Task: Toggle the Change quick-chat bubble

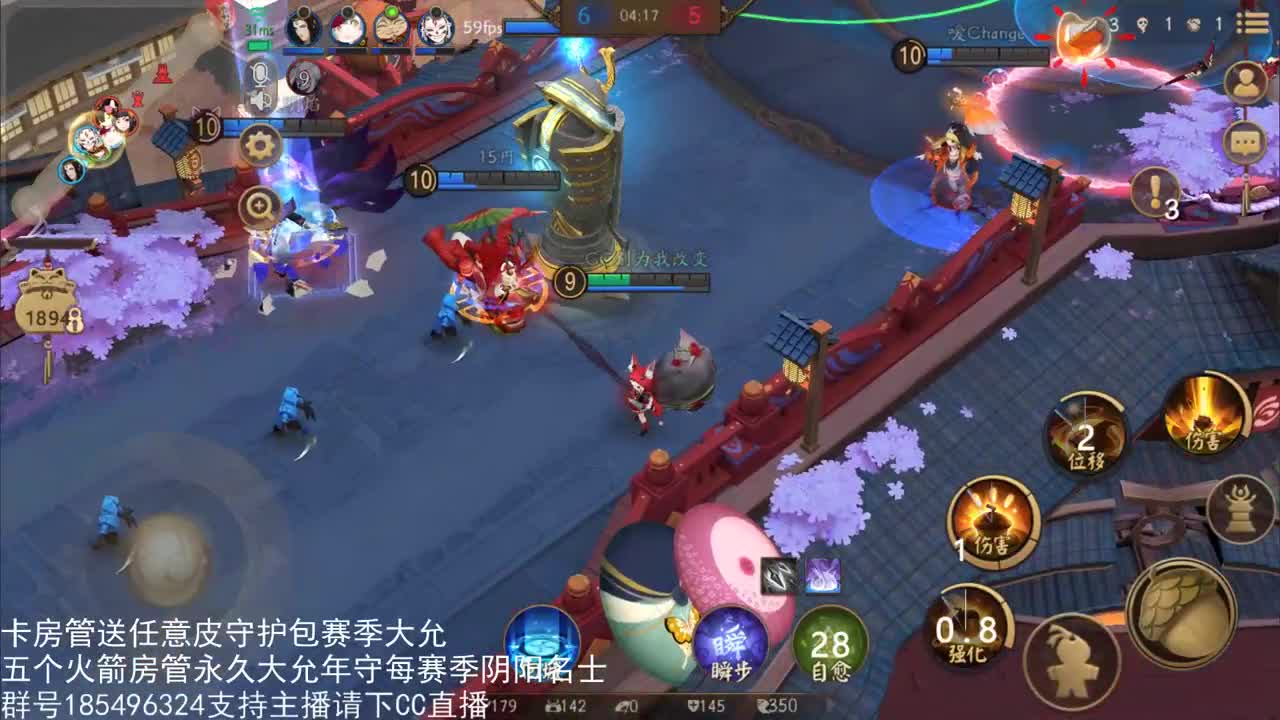Action: 985,32
